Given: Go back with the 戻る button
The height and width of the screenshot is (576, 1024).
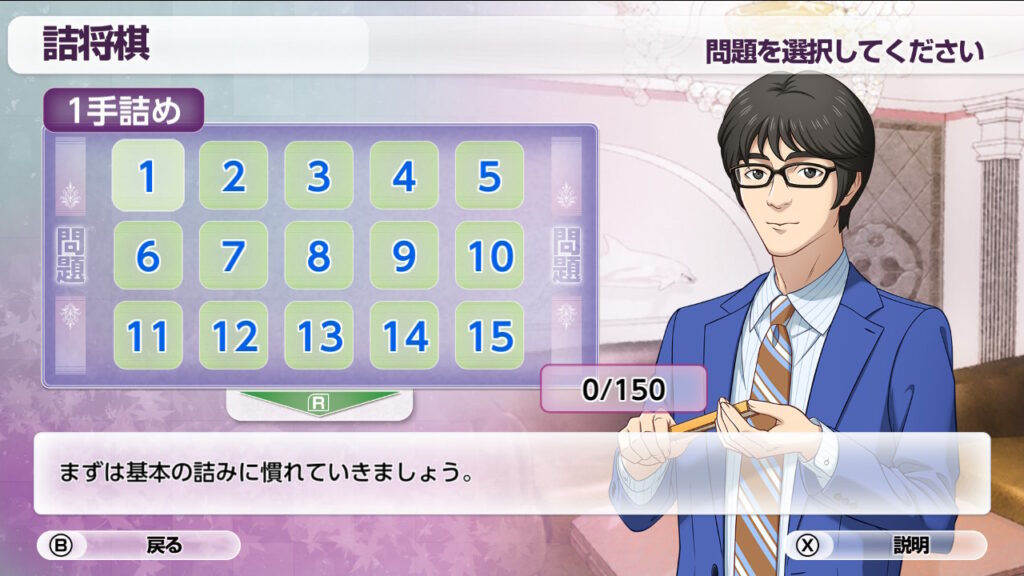Looking at the screenshot, I should point(140,545).
